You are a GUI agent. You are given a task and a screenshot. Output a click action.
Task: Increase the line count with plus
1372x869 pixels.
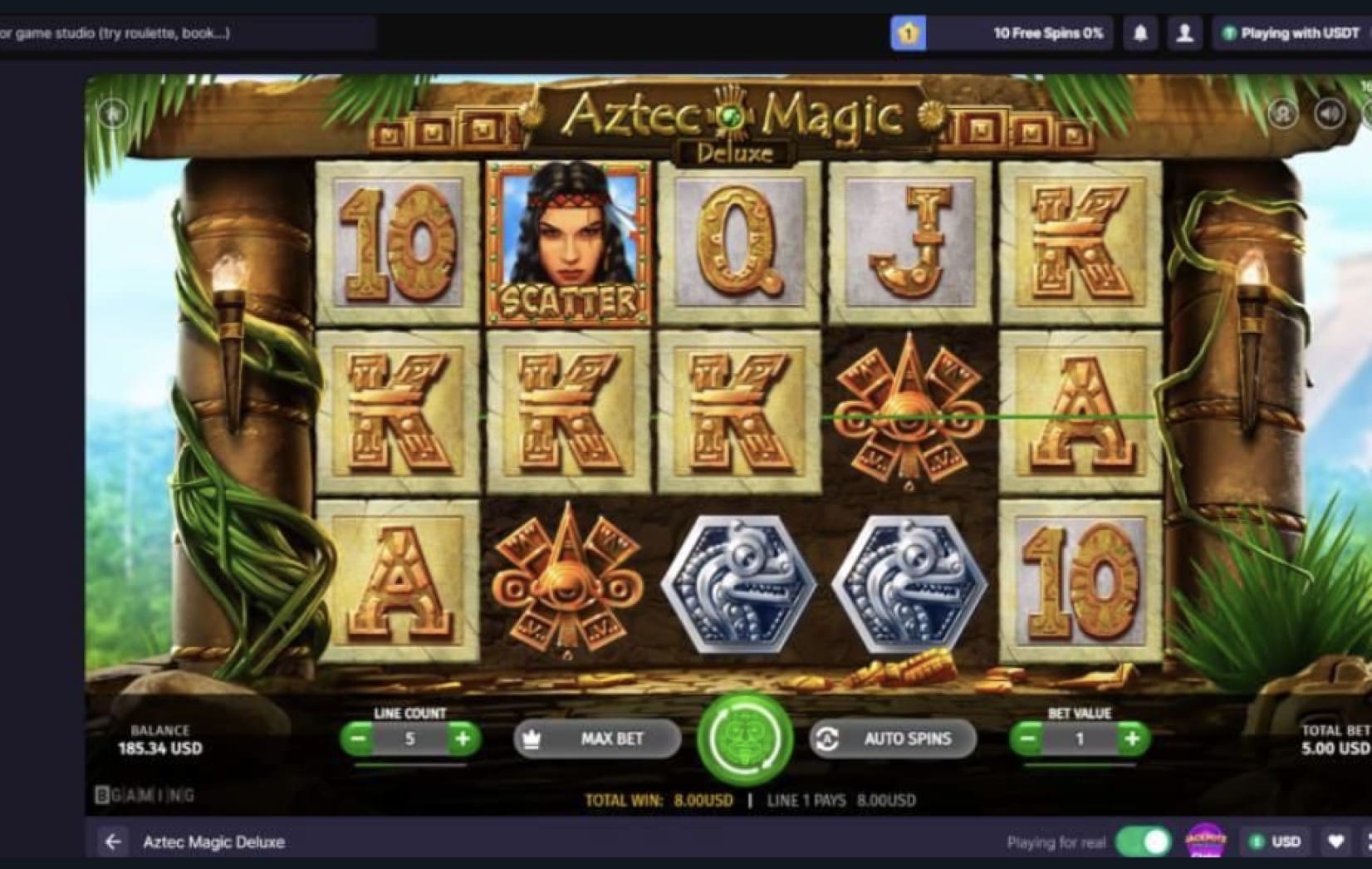click(x=463, y=738)
